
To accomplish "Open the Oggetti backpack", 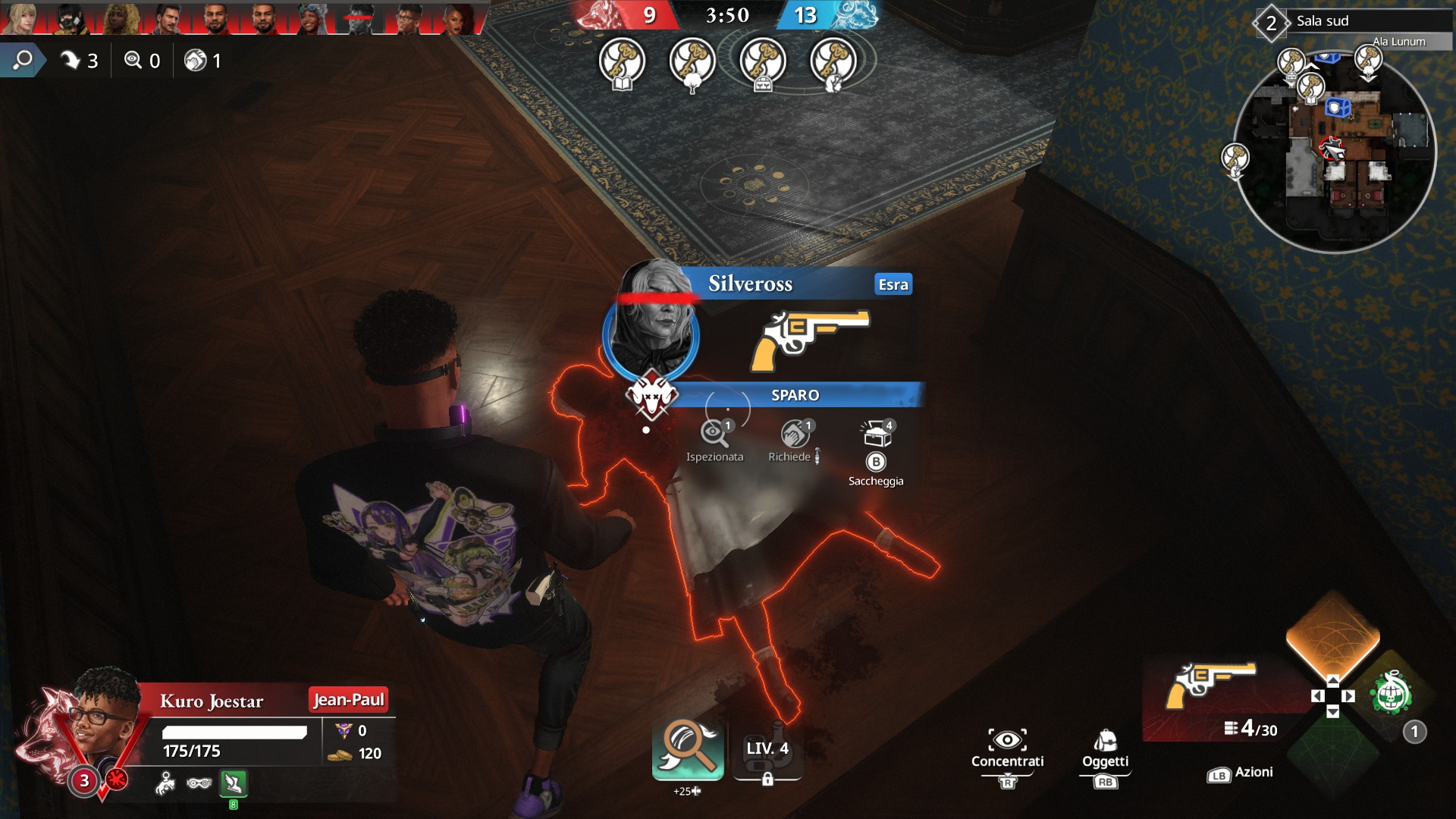I will pyautogui.click(x=1105, y=740).
